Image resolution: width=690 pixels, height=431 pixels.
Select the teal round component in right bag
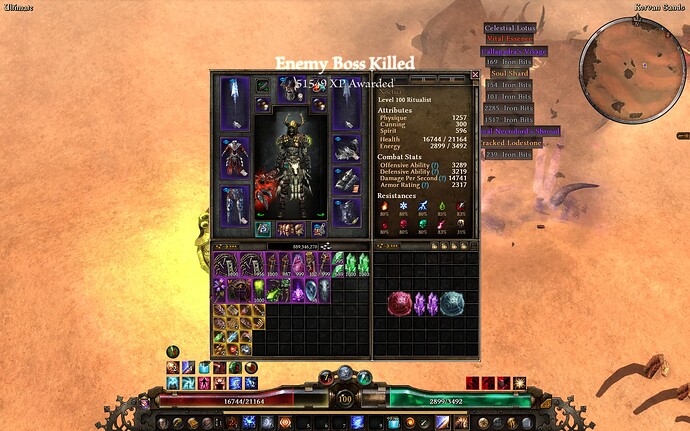[x=452, y=303]
